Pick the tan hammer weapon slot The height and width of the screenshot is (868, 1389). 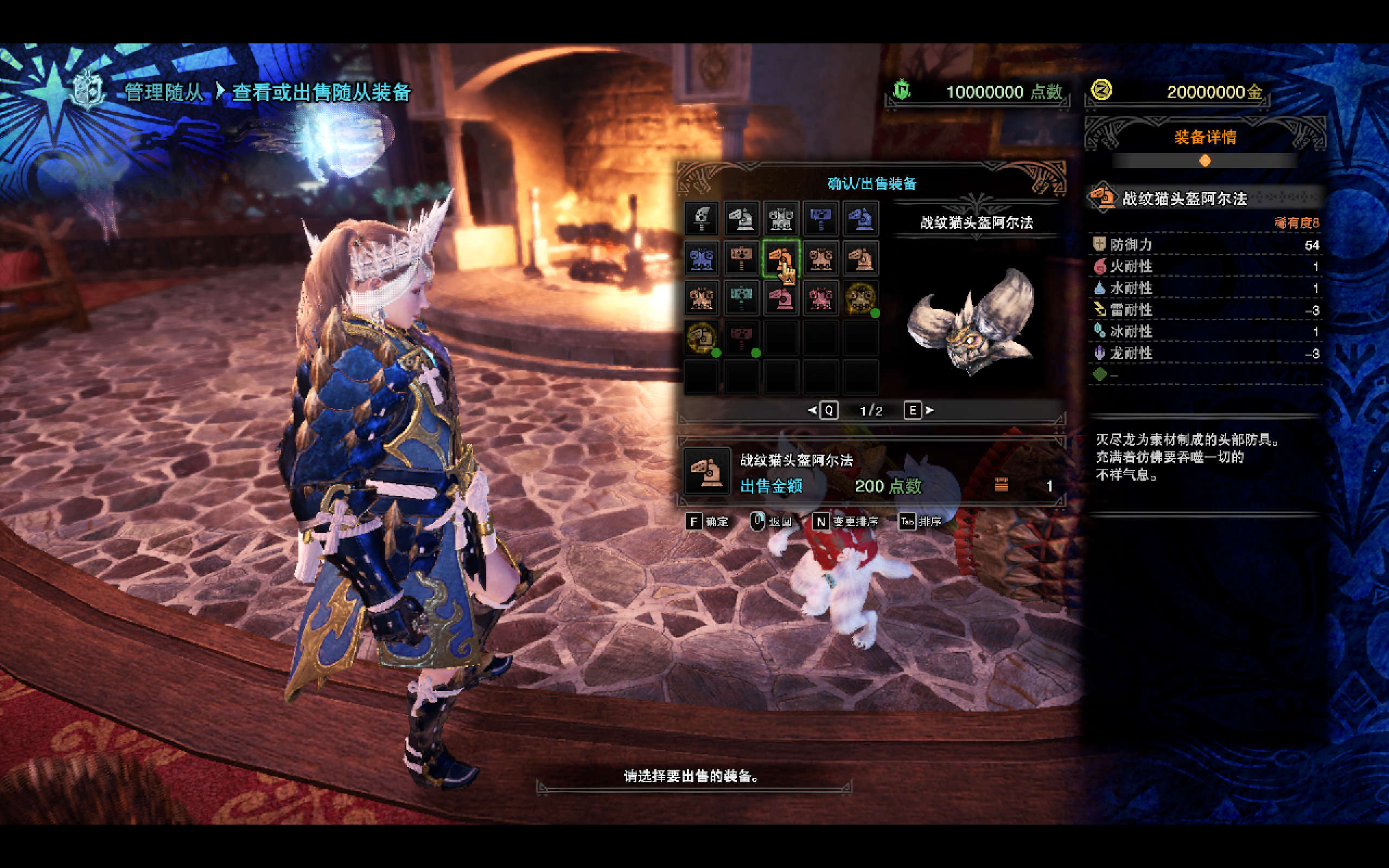[x=742, y=258]
